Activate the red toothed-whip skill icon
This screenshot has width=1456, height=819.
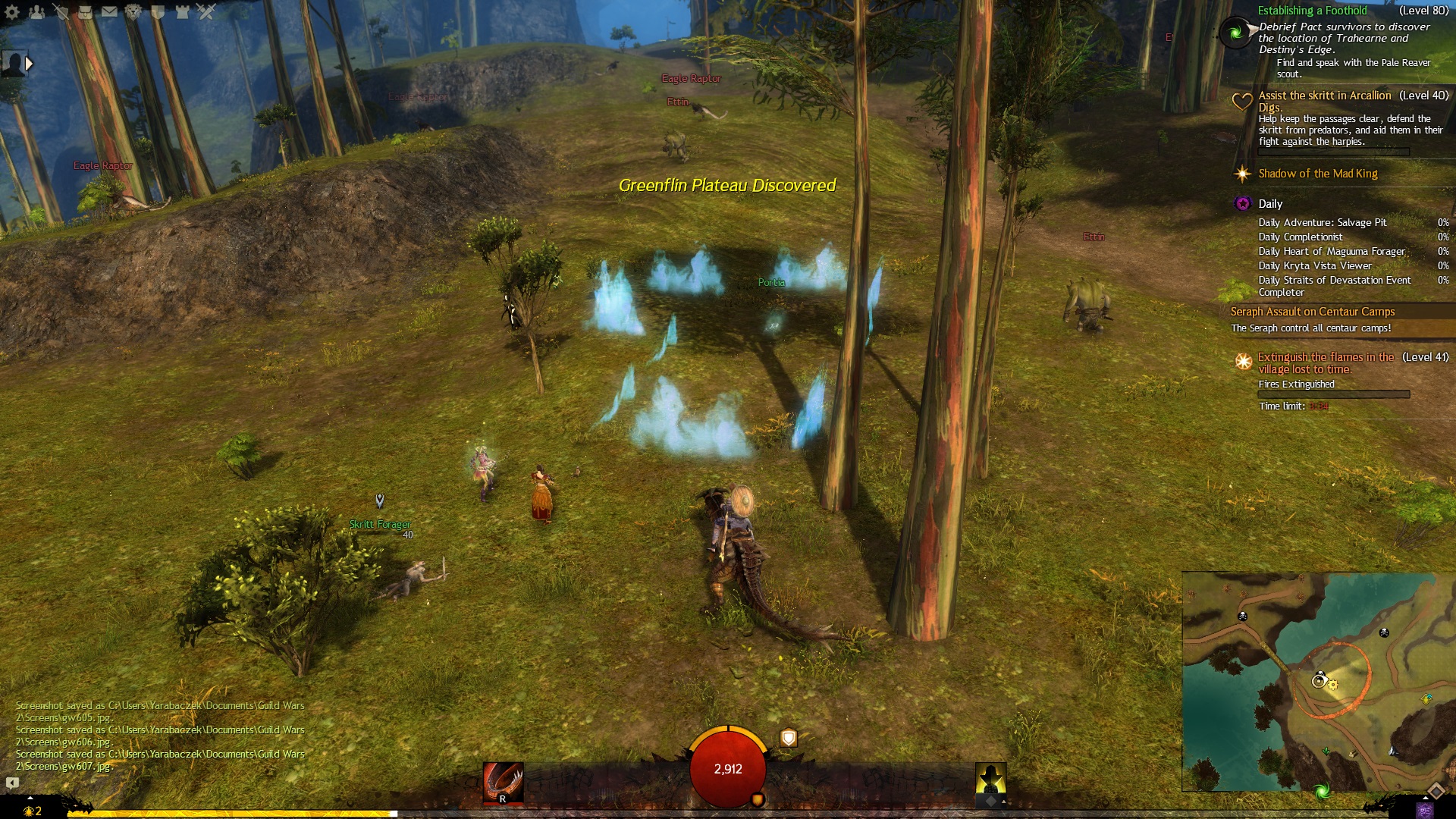click(x=503, y=782)
